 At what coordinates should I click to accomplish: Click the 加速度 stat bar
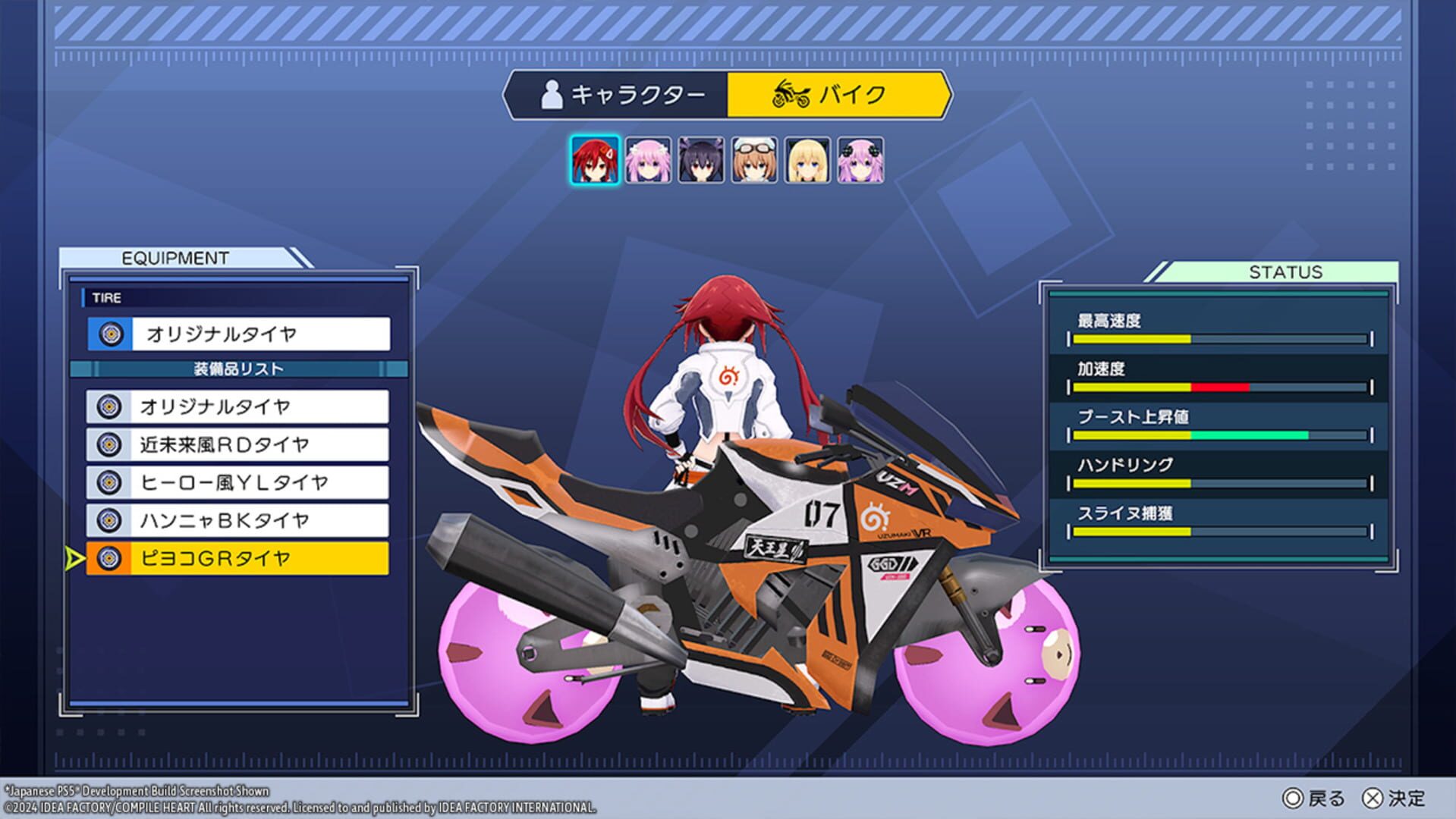click(x=1222, y=387)
